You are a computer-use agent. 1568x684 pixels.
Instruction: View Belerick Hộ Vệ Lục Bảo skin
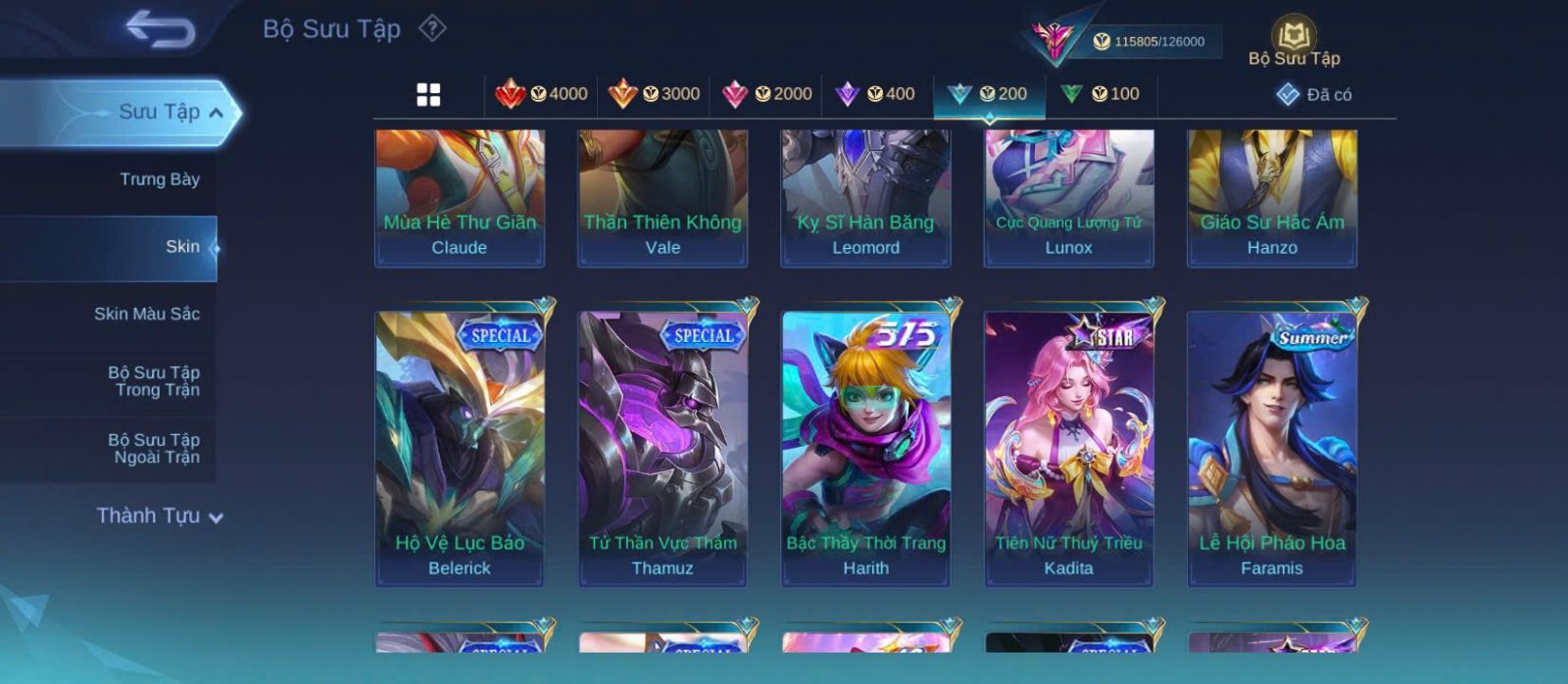point(460,449)
